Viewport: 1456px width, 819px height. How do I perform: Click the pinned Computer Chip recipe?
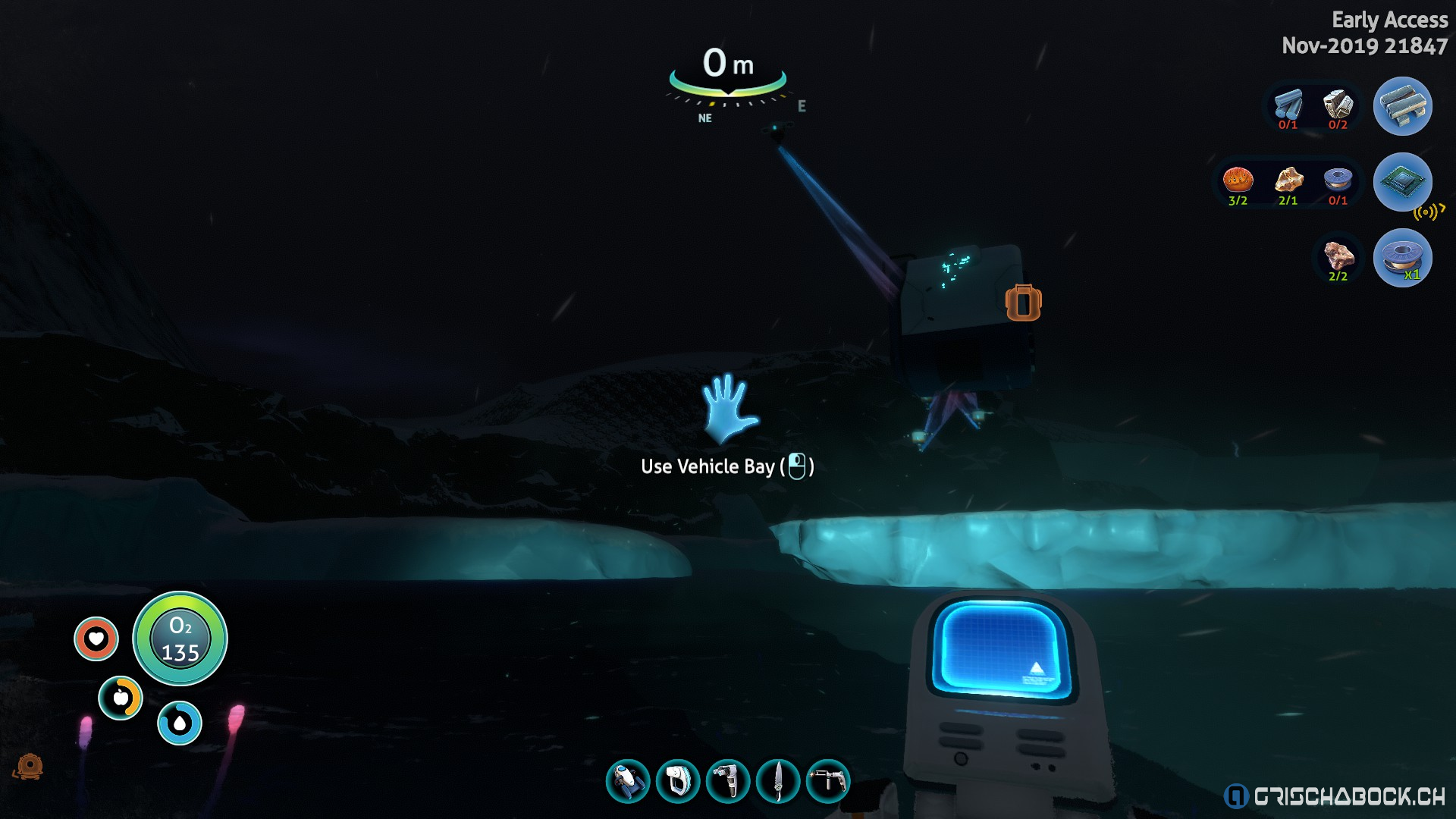coord(1402,182)
